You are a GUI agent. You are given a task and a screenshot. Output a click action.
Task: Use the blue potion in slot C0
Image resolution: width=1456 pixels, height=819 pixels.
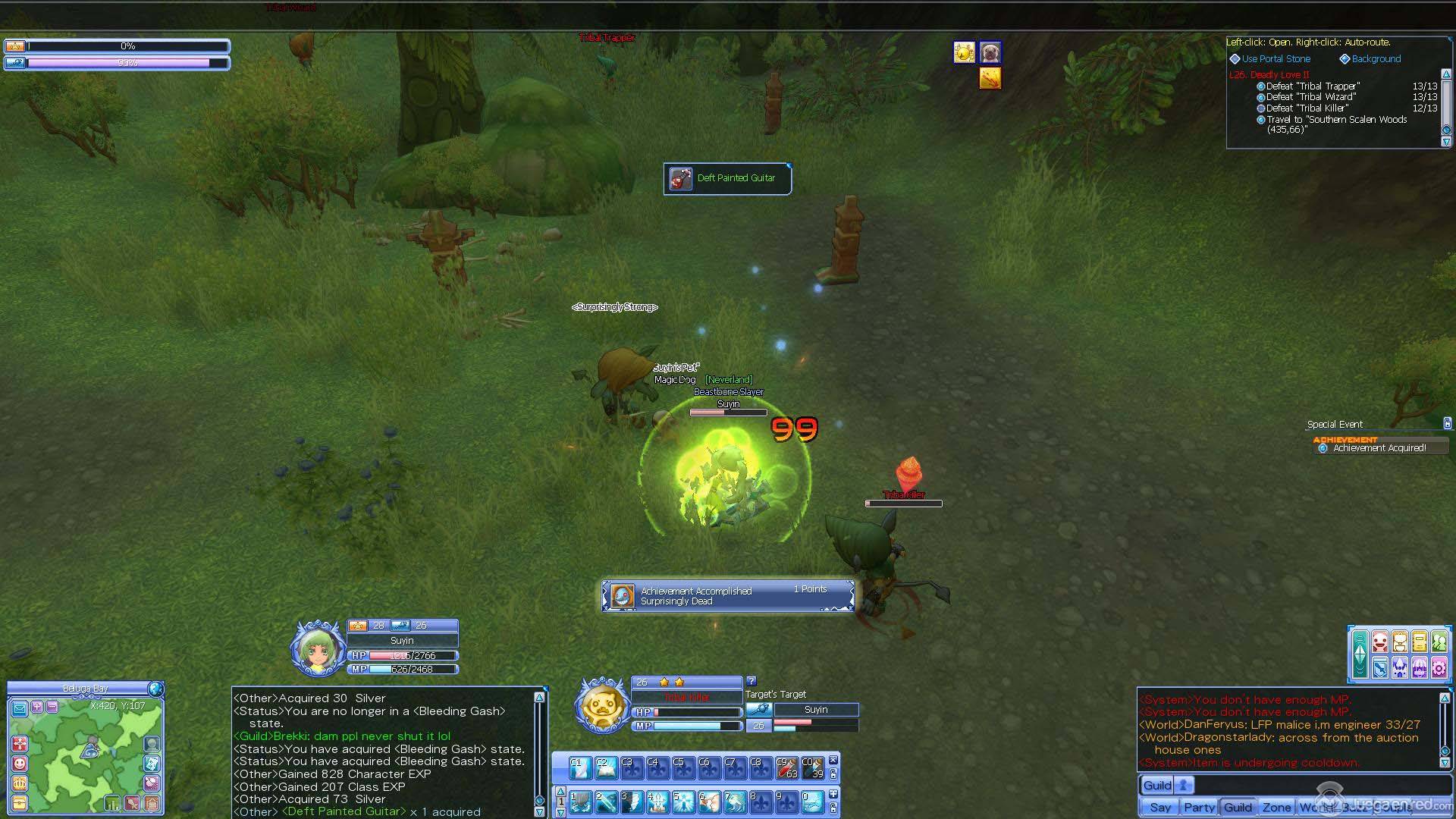point(812,767)
